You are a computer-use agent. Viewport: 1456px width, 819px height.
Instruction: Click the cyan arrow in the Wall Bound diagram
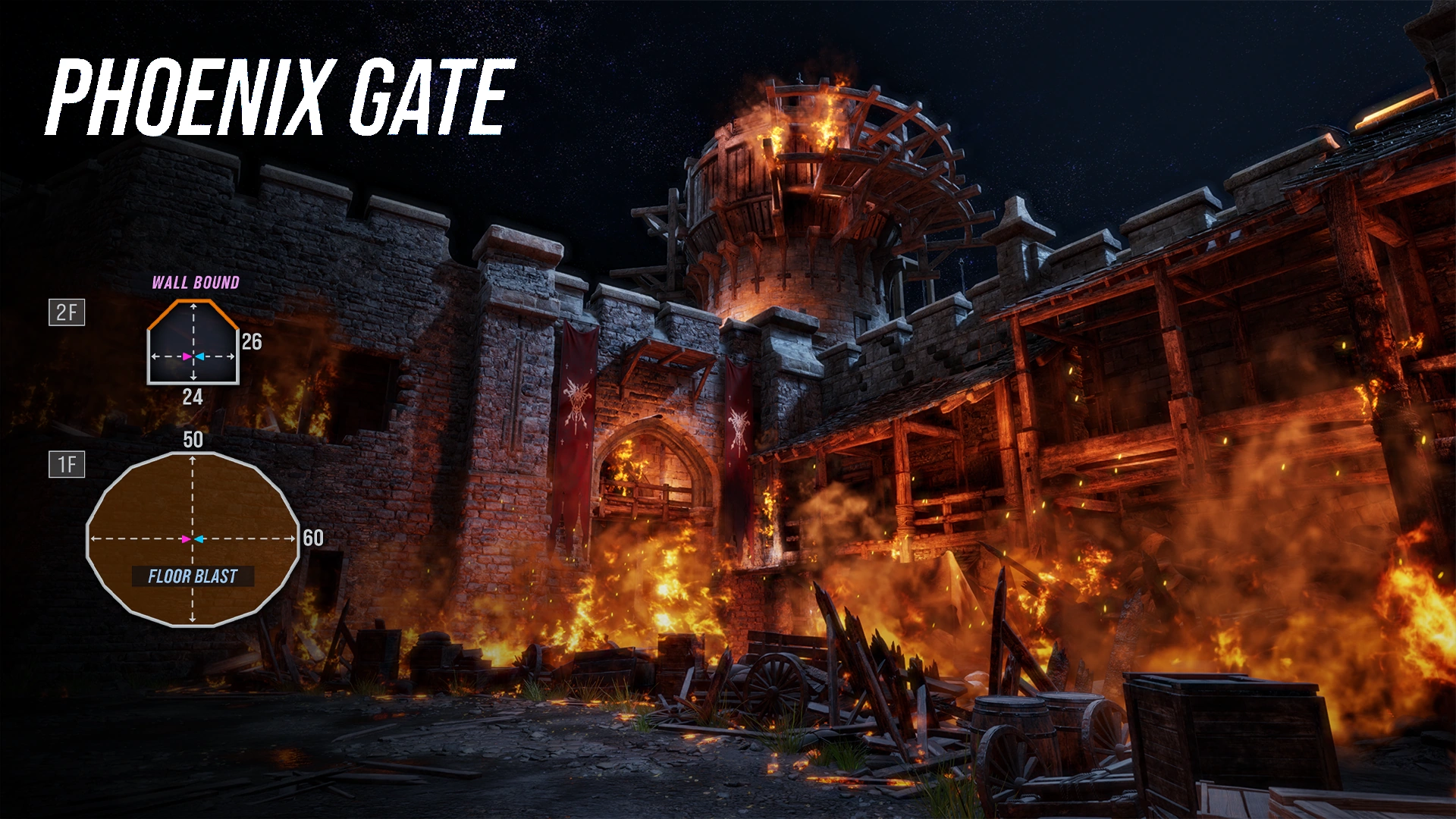point(200,356)
